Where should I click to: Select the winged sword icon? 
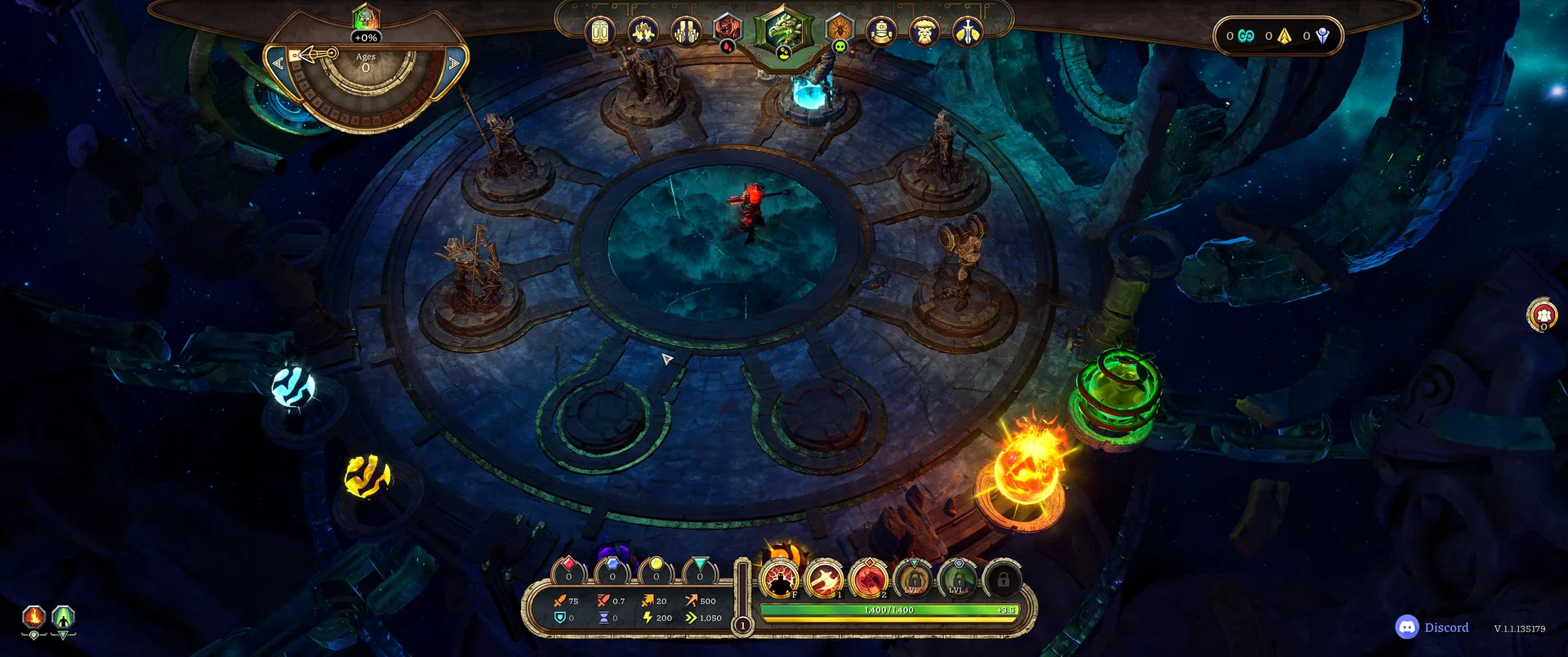point(968,32)
